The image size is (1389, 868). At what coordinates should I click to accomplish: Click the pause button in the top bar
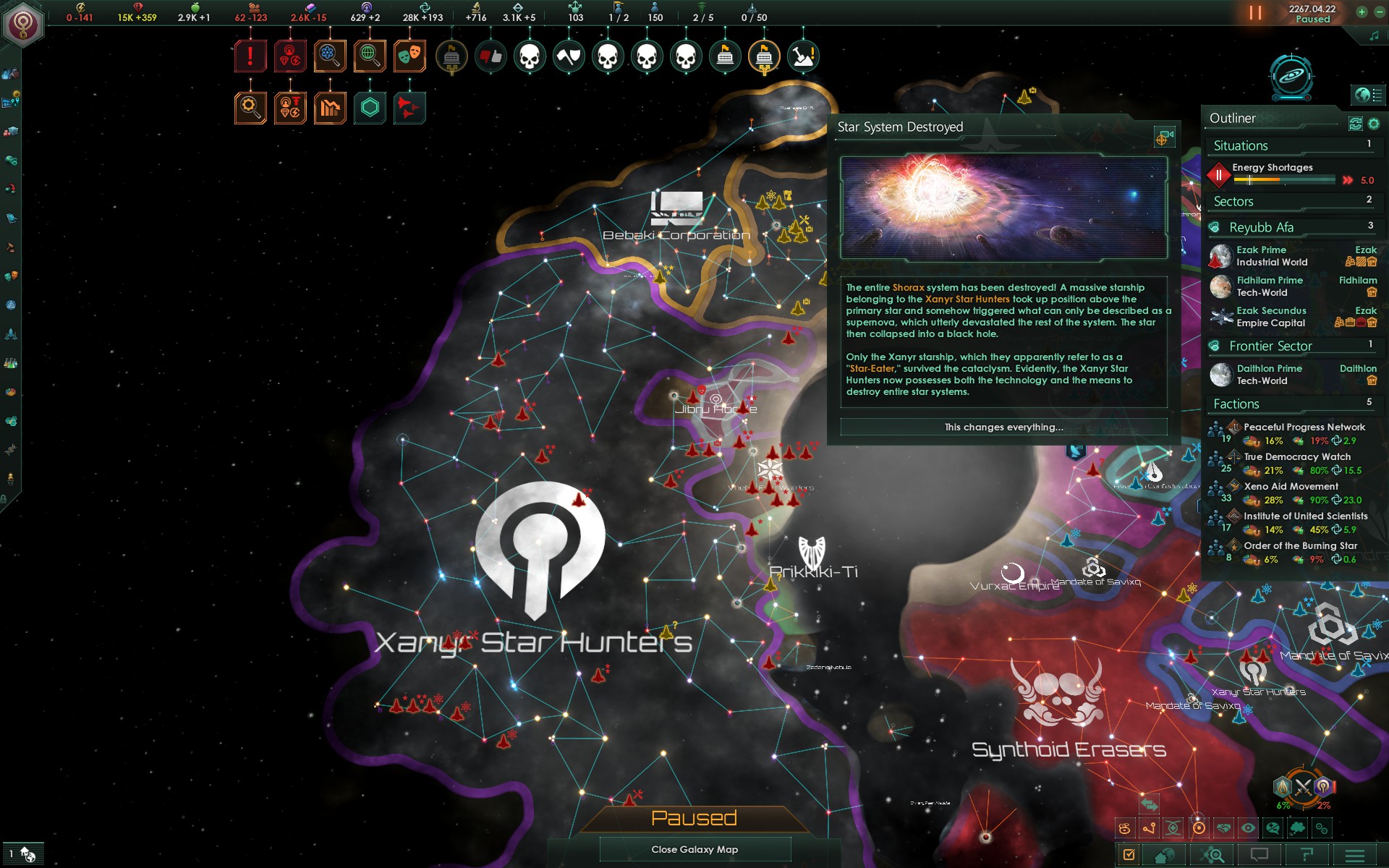click(x=1255, y=13)
